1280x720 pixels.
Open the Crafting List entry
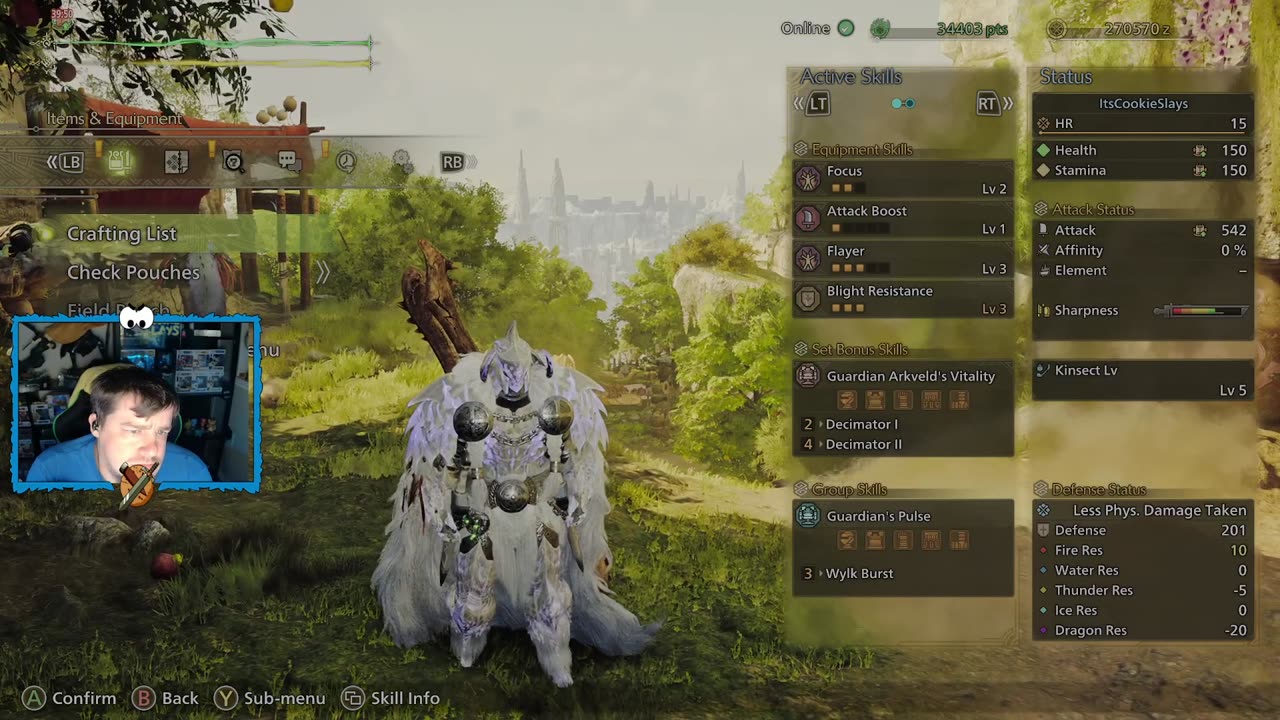pyautogui.click(x=122, y=234)
